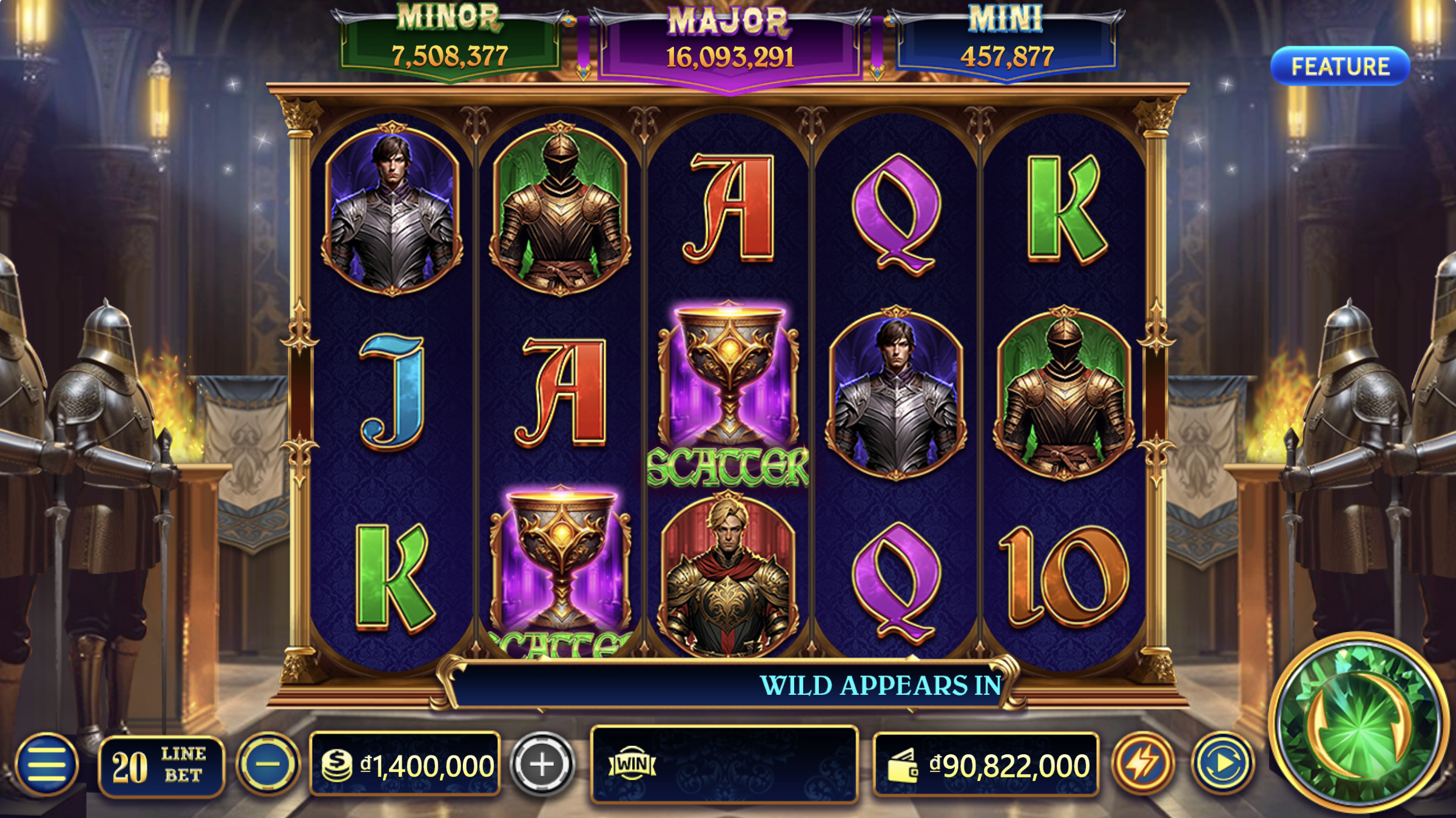Open the blue FEATURE button

click(1340, 66)
